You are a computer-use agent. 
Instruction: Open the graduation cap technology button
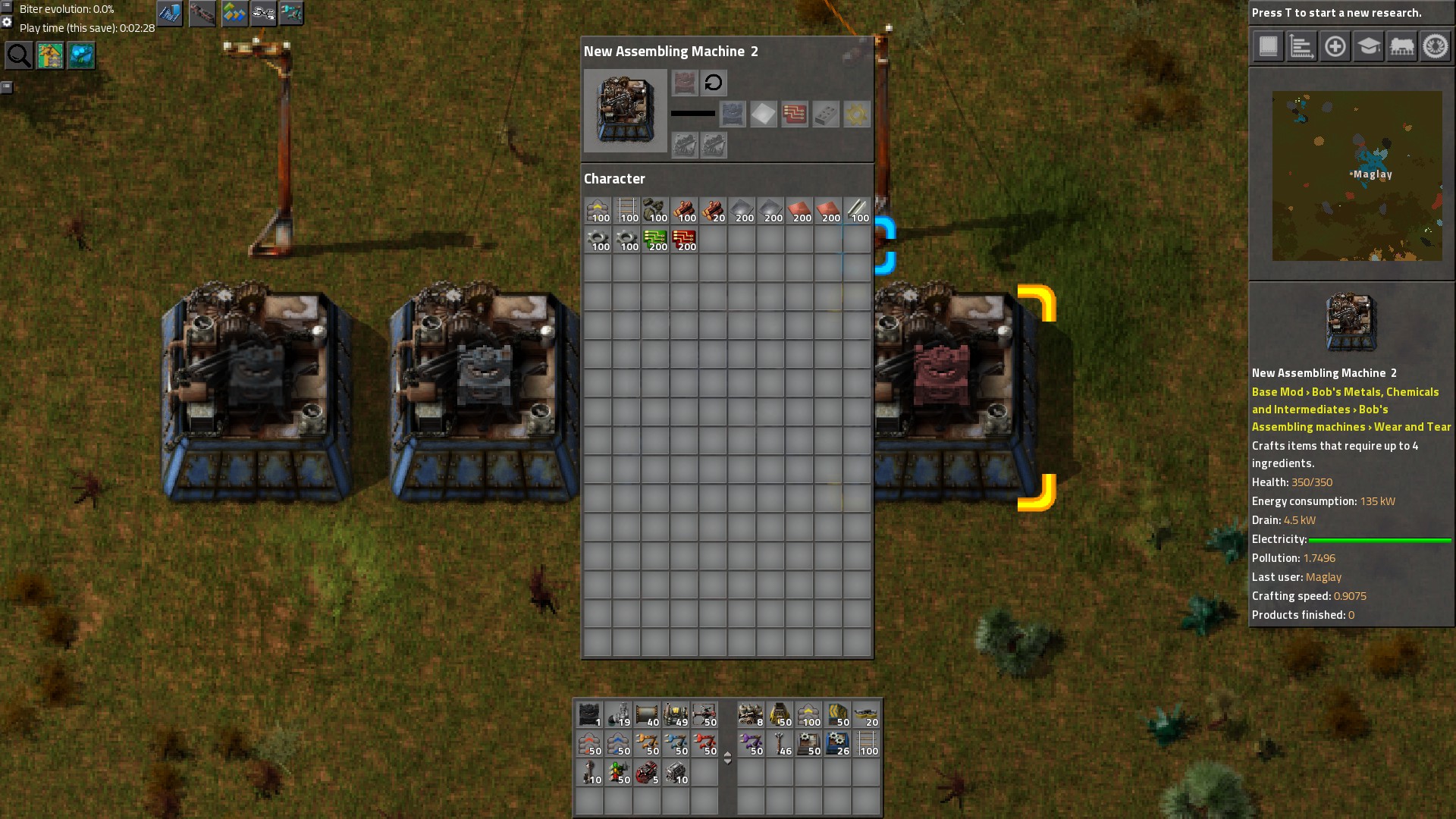[1368, 46]
